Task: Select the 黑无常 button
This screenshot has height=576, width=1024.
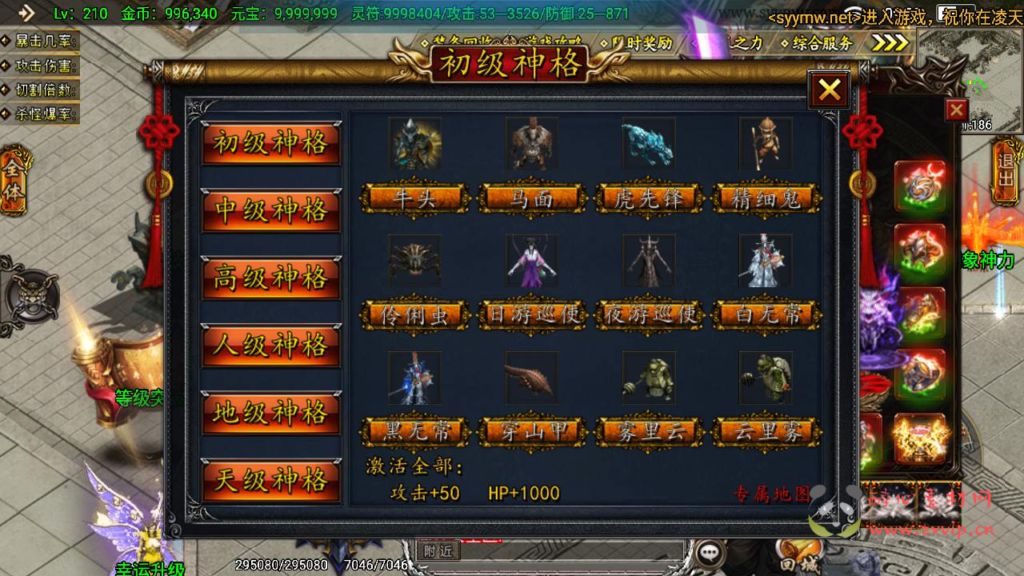Action: pyautogui.click(x=415, y=433)
